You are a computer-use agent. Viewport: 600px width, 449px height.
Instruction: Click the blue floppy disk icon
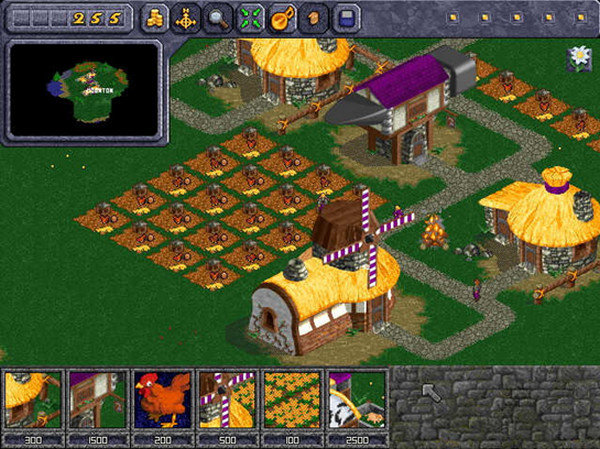tap(345, 18)
